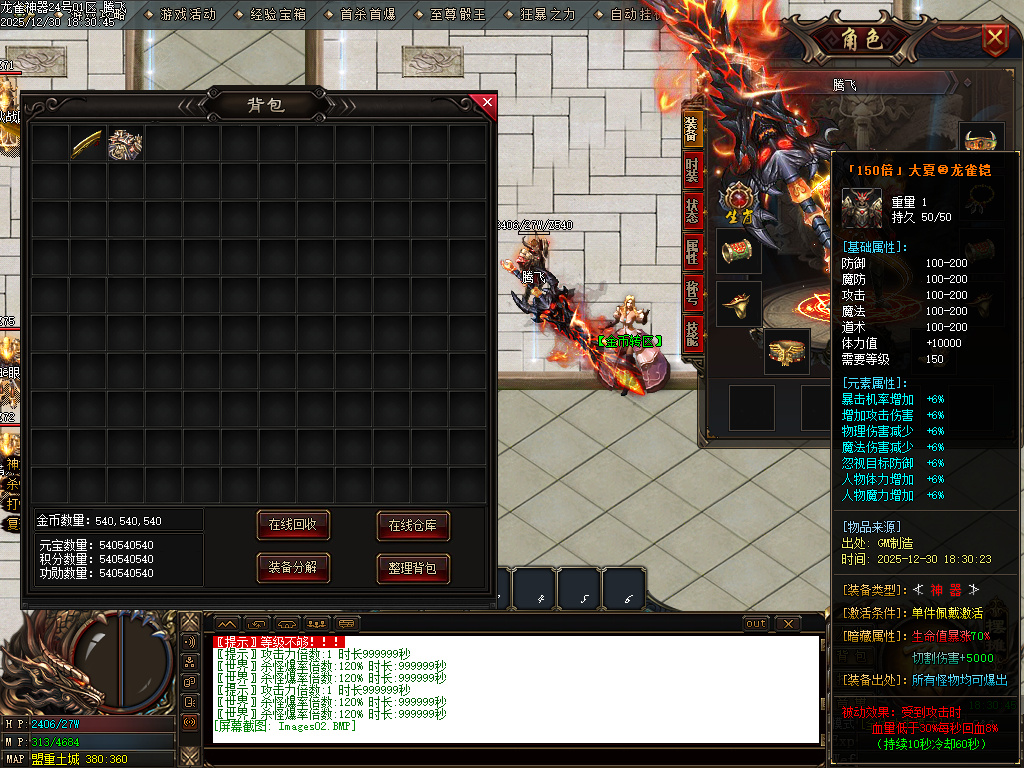Close the 角色 character panel
Image resolution: width=1024 pixels, height=768 pixels.
(995, 39)
